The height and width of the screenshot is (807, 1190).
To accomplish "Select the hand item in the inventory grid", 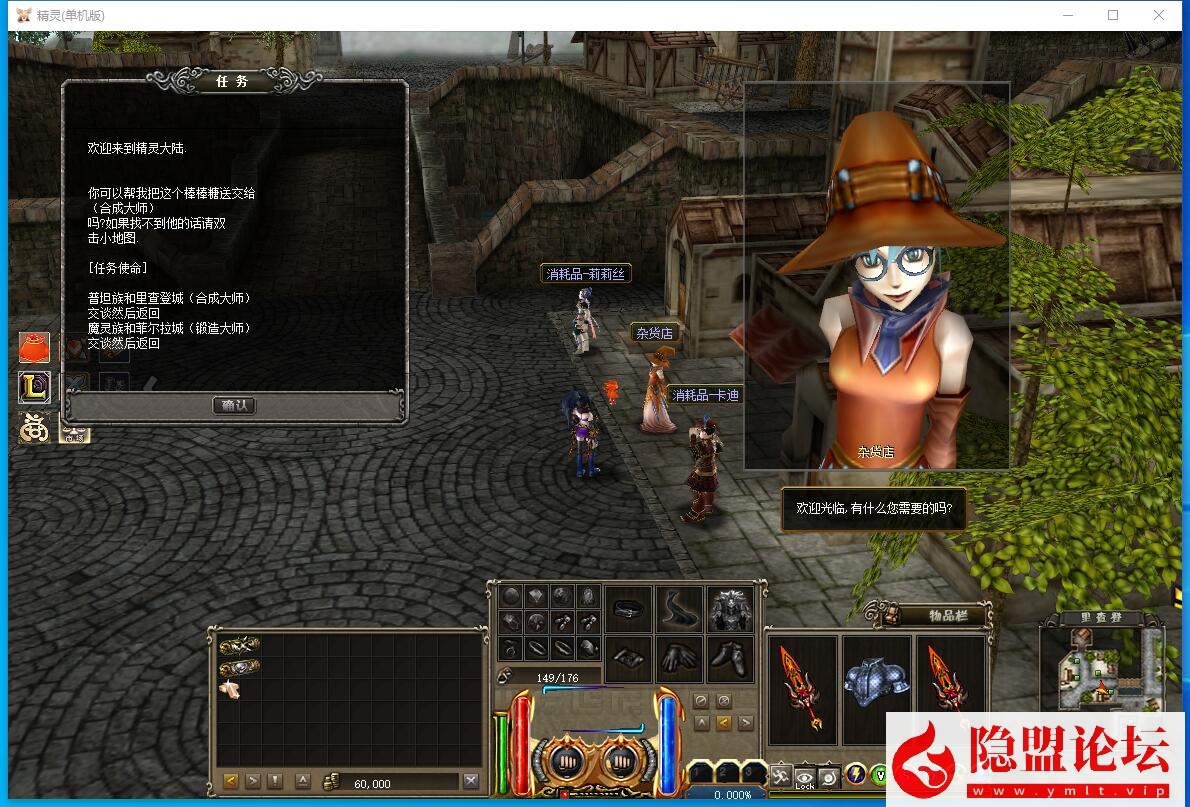I will point(231,689).
